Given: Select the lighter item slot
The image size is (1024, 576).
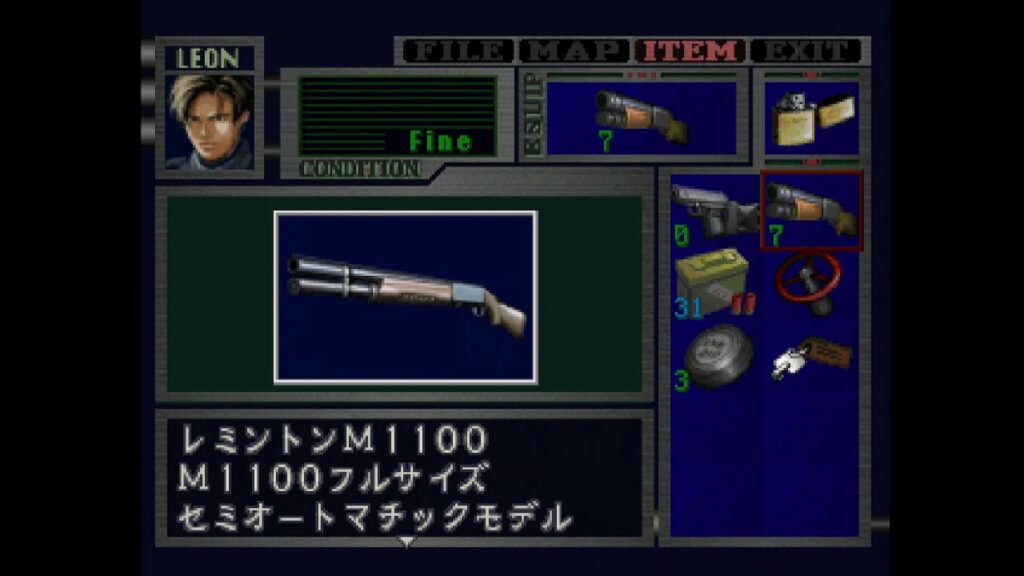Looking at the screenshot, I should click(811, 120).
